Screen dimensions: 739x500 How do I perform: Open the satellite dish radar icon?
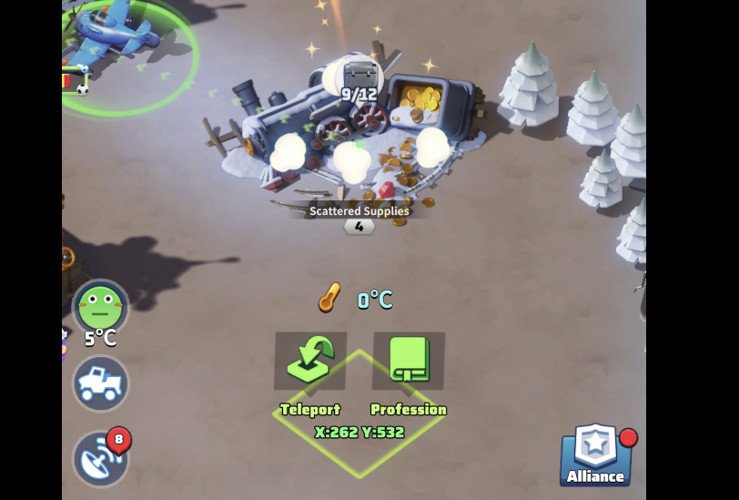coord(100,458)
